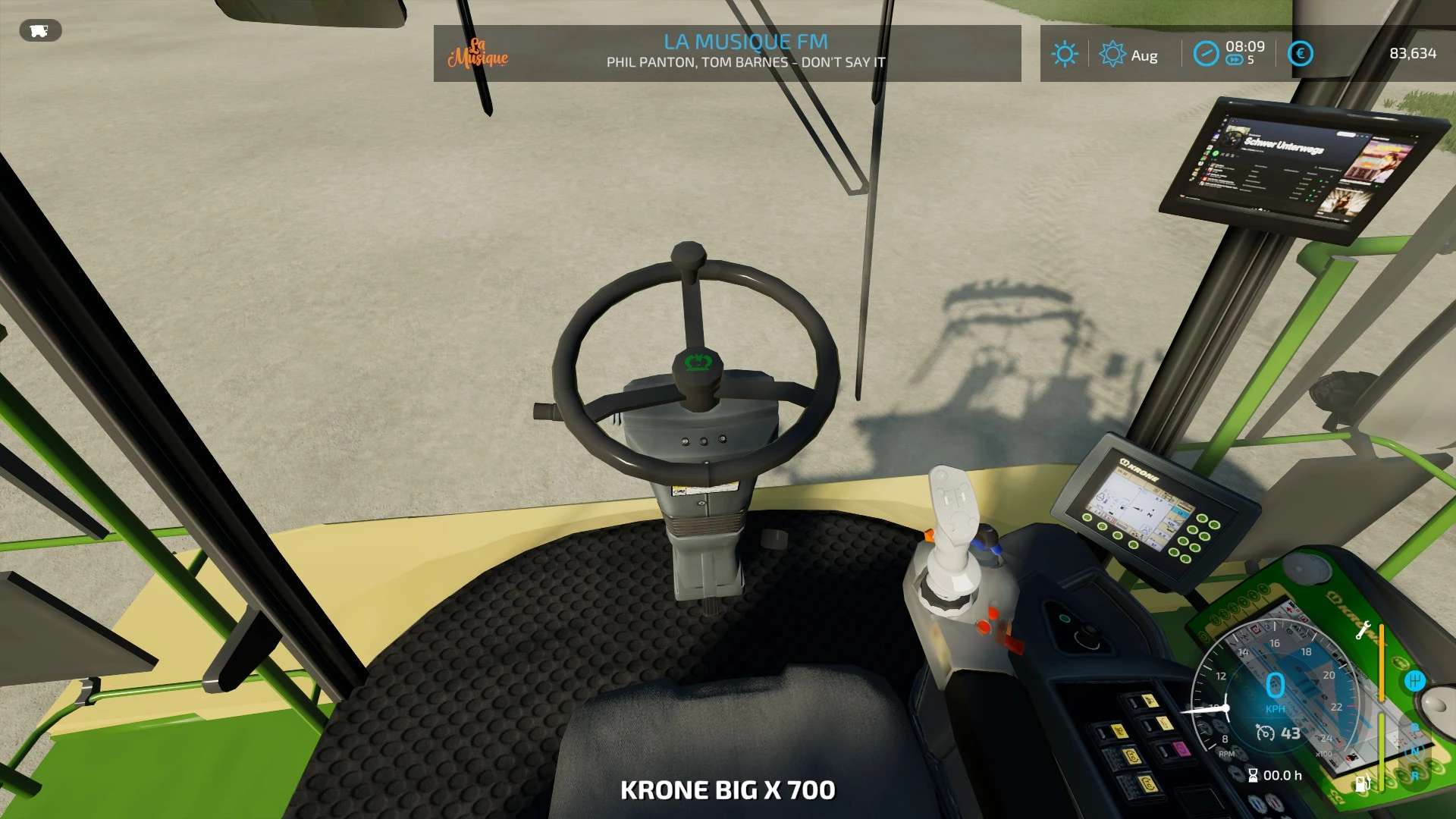
Task: Click the sunny weather forecast icon
Action: 1065,54
